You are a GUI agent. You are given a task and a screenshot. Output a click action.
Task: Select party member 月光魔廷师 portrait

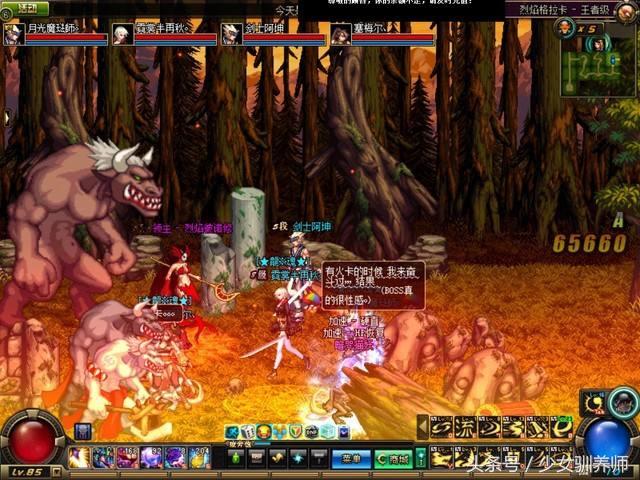click(x=14, y=34)
